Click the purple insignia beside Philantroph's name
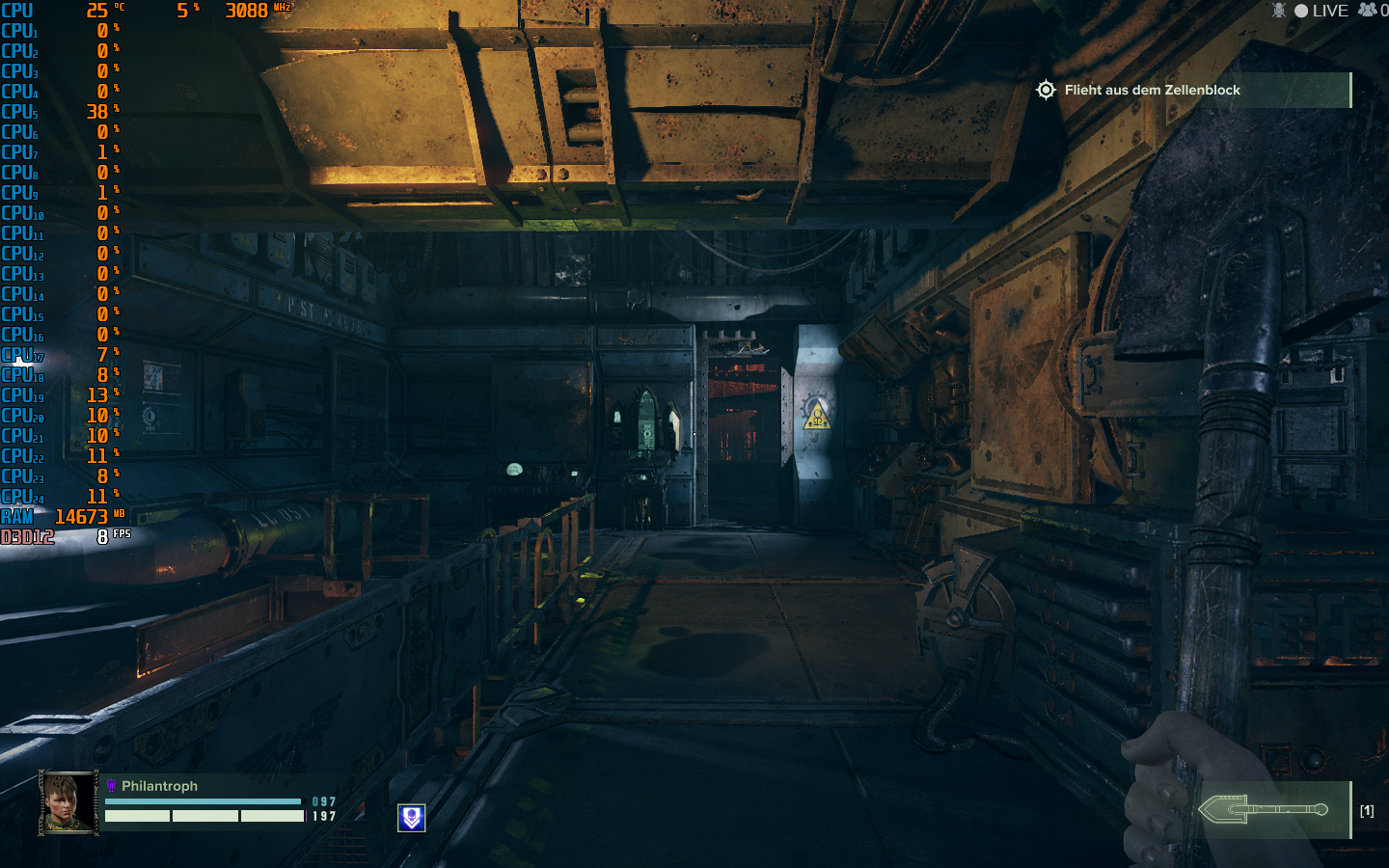The image size is (1389, 868). (113, 786)
